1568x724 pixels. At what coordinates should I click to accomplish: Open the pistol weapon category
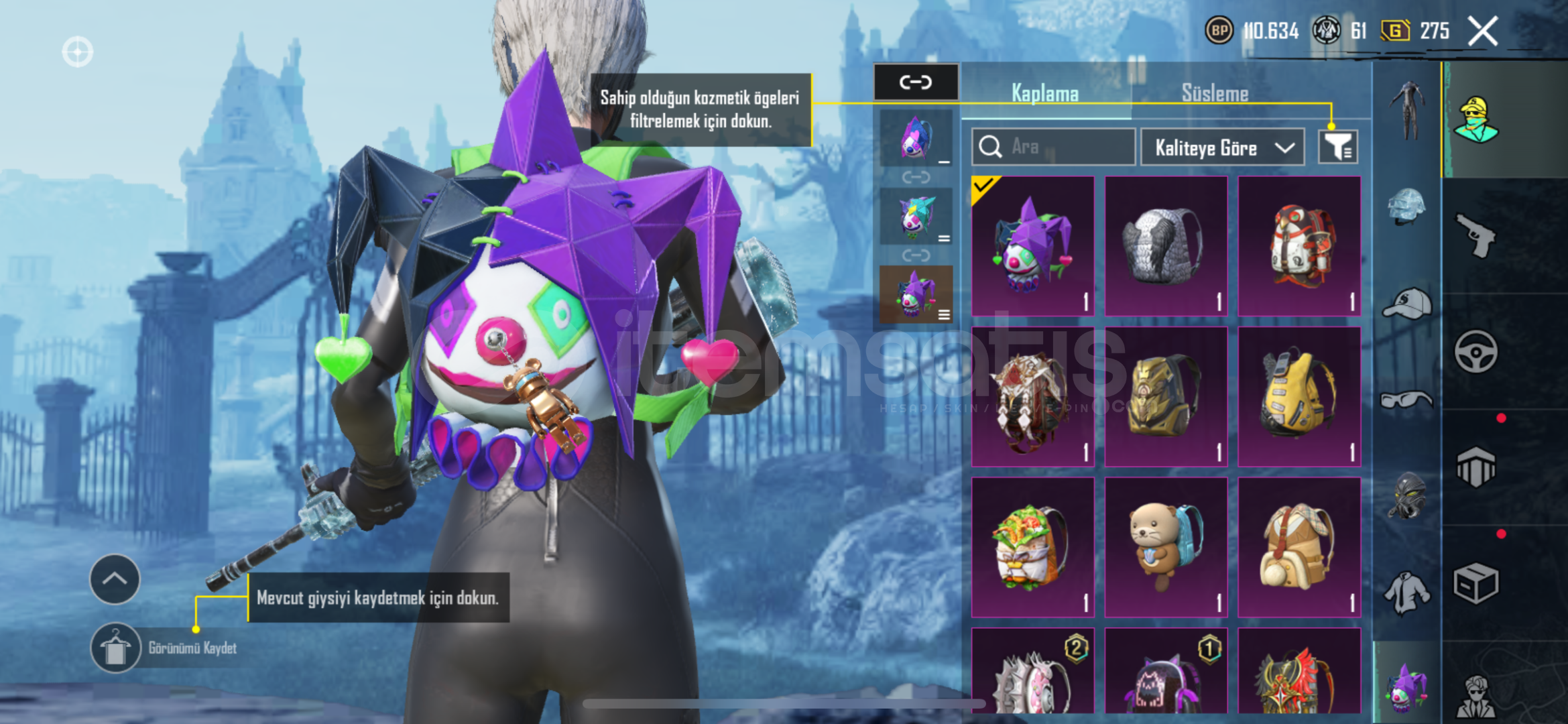click(1475, 235)
